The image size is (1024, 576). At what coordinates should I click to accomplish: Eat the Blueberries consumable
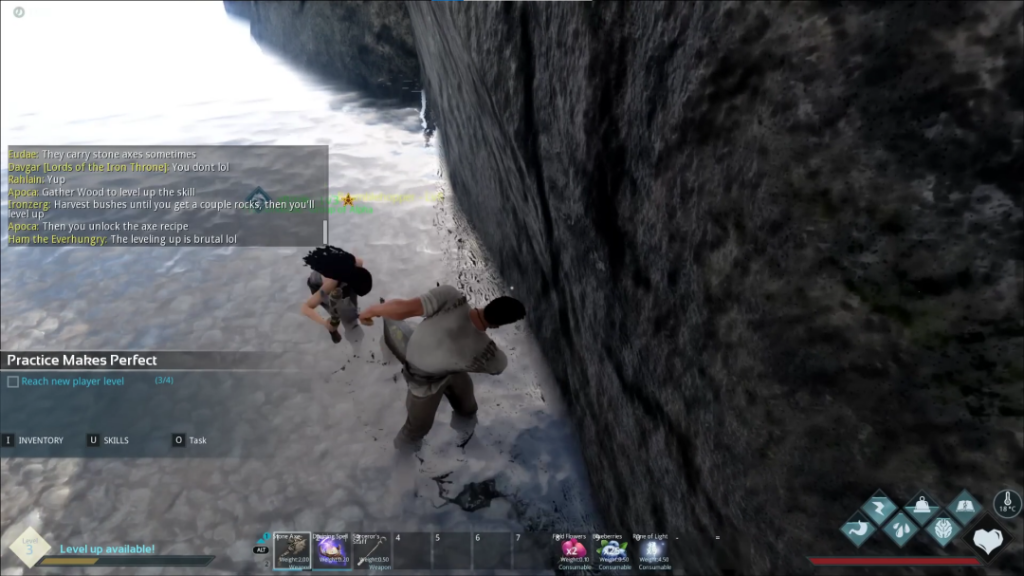(x=612, y=550)
